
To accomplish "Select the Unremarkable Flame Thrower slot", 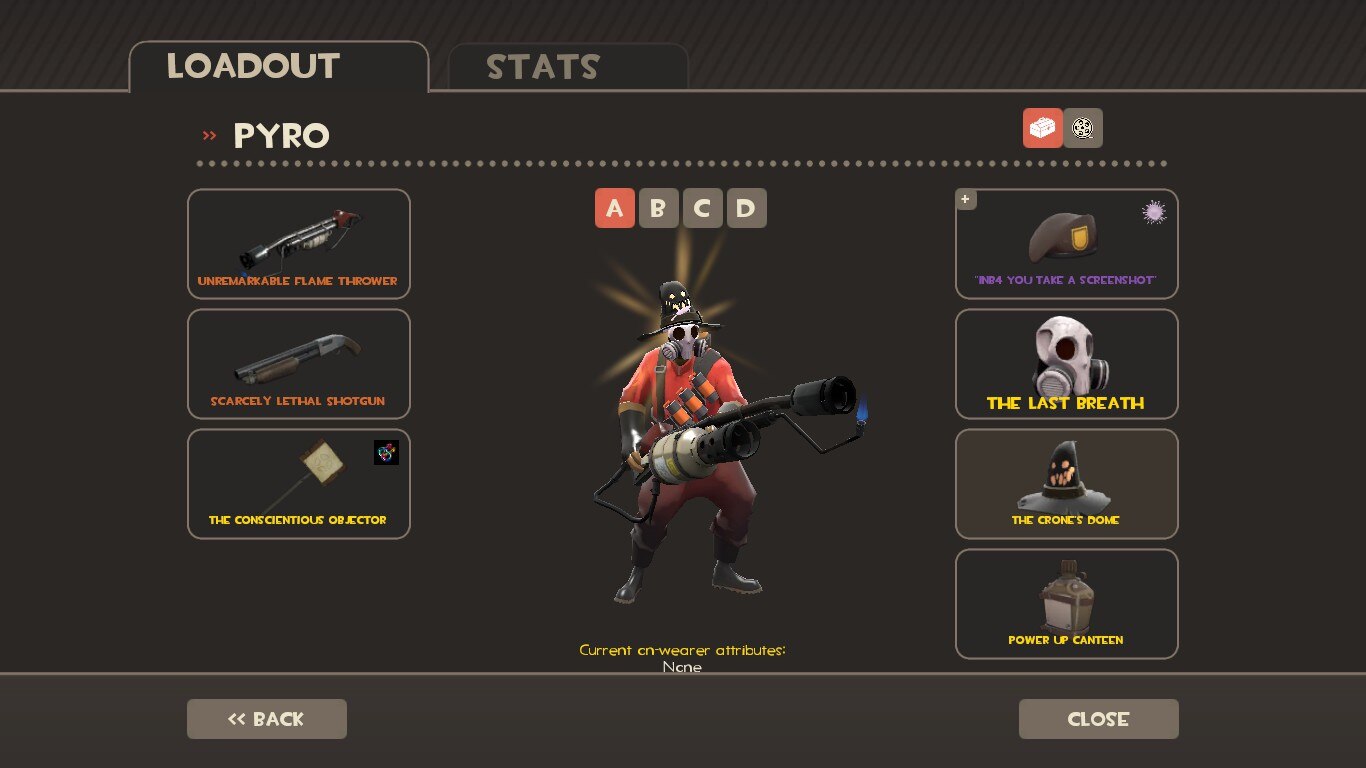I will (298, 243).
